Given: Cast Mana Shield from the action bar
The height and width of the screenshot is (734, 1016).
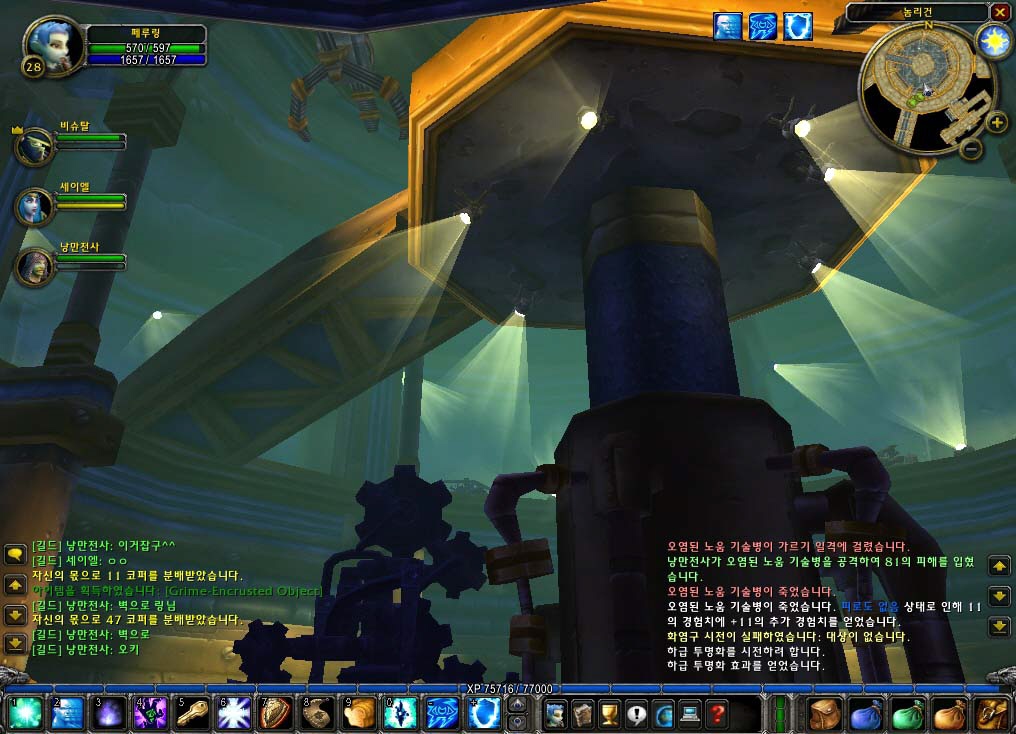Looking at the screenshot, I should pos(484,714).
